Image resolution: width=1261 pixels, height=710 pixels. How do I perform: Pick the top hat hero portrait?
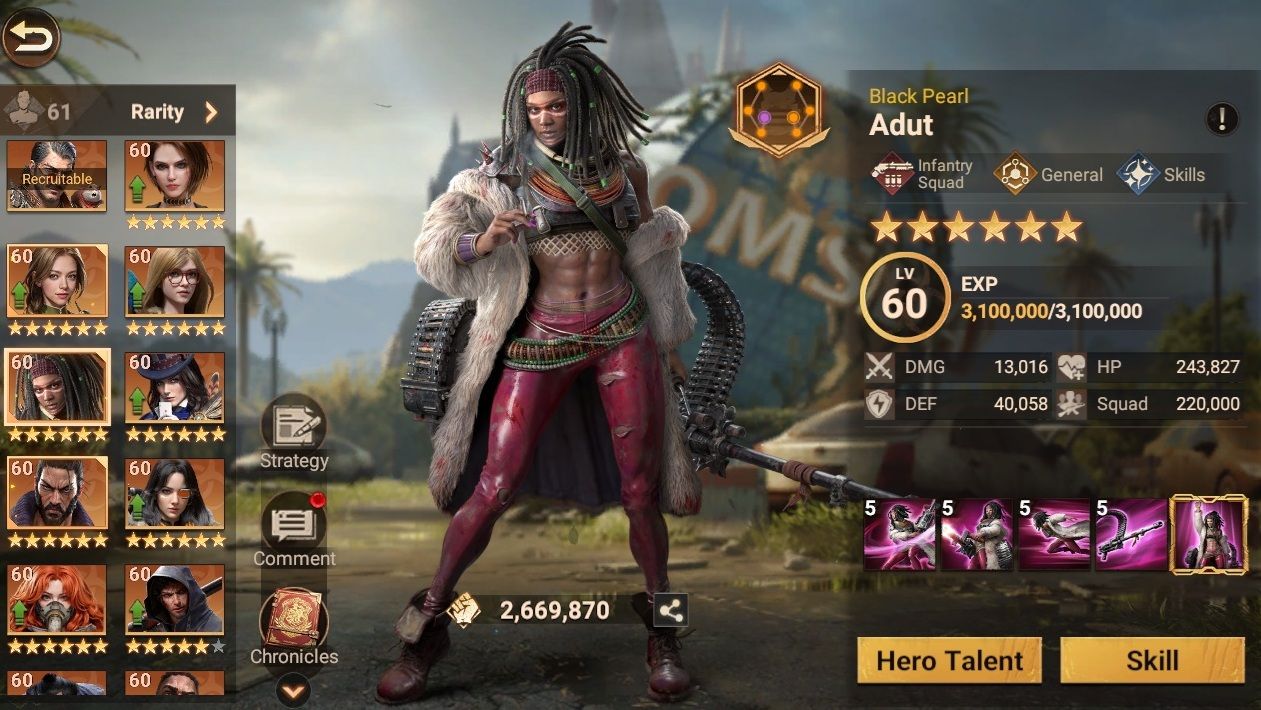pyautogui.click(x=175, y=387)
